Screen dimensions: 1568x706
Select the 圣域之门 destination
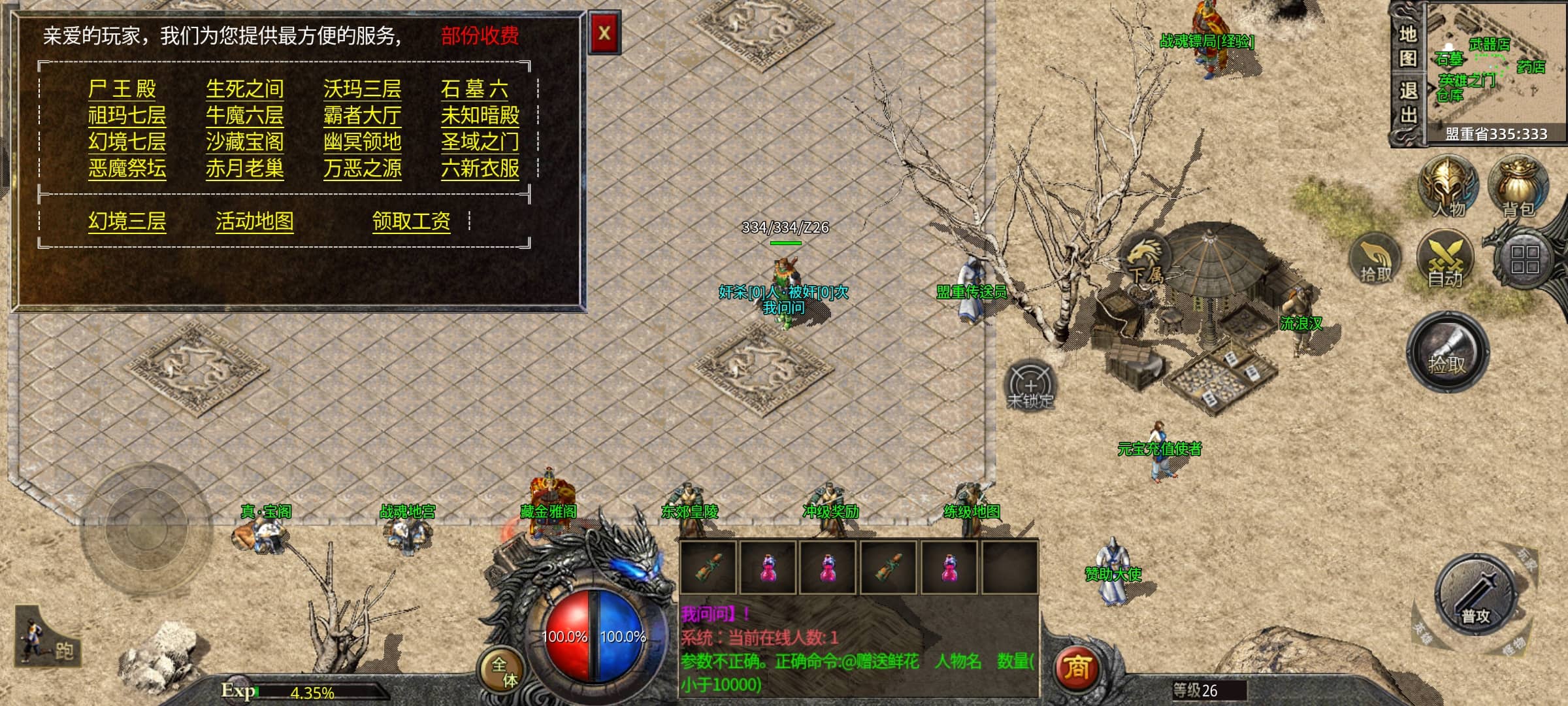tap(480, 142)
